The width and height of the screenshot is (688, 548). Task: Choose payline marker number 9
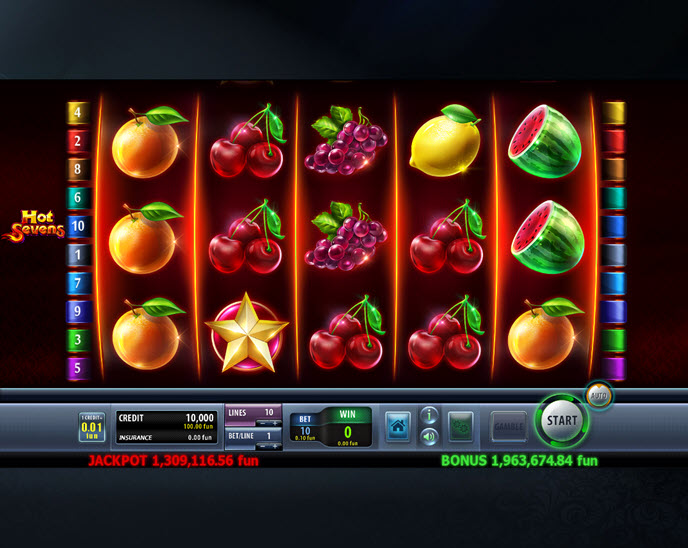tap(78, 312)
